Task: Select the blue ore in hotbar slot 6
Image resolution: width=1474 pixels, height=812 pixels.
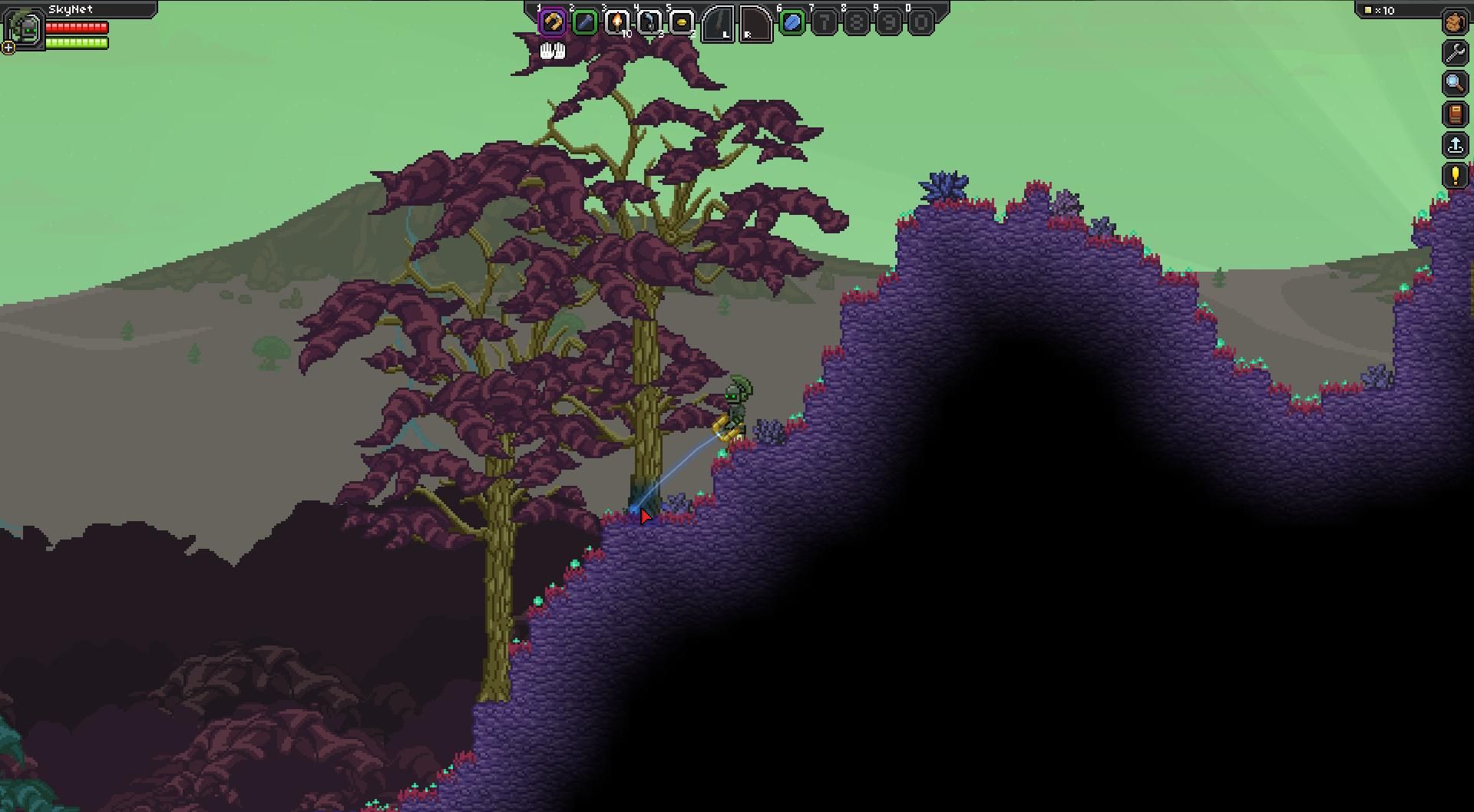Action: click(x=791, y=22)
